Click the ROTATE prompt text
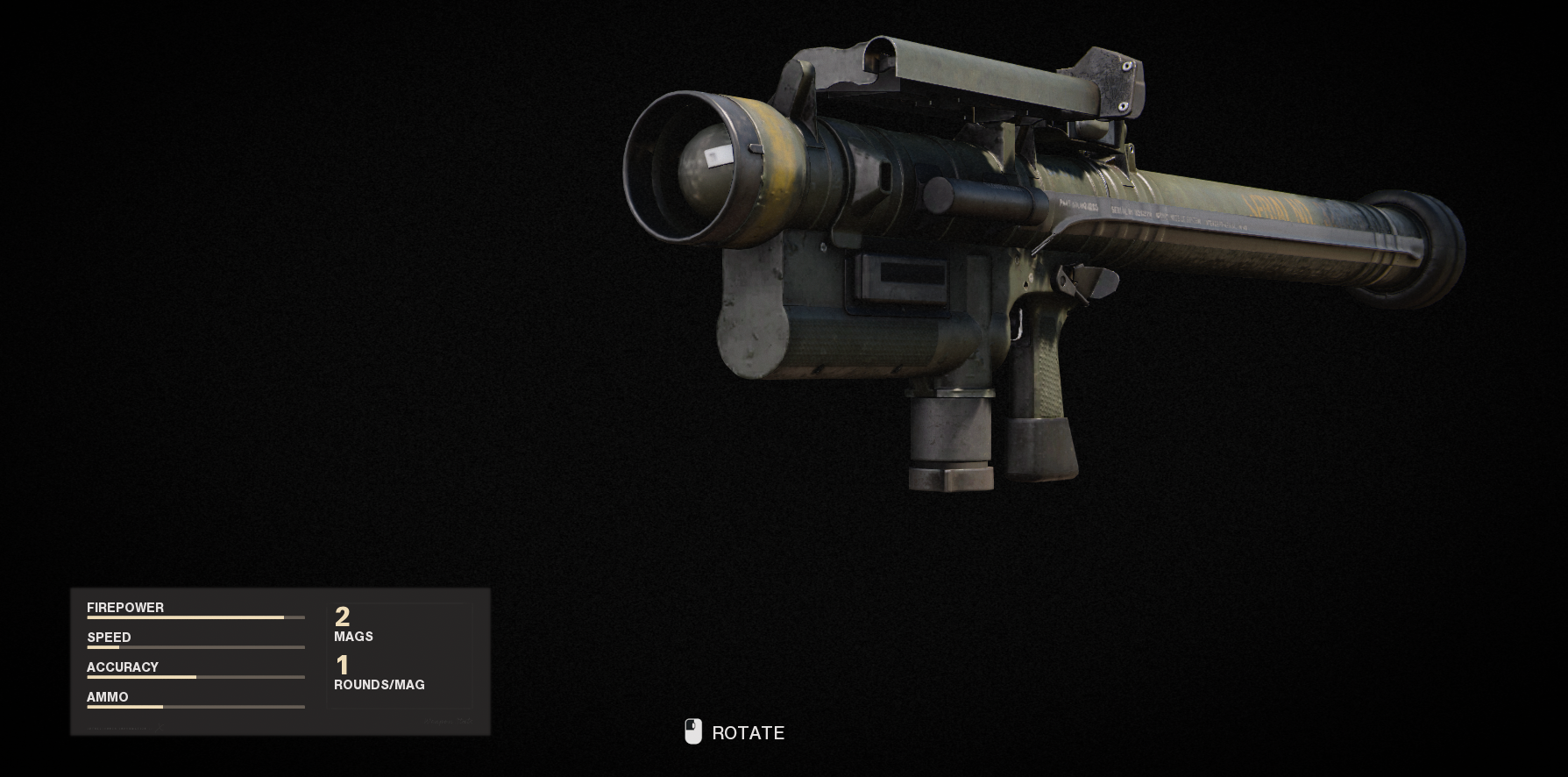This screenshot has height=777, width=1568. click(749, 732)
